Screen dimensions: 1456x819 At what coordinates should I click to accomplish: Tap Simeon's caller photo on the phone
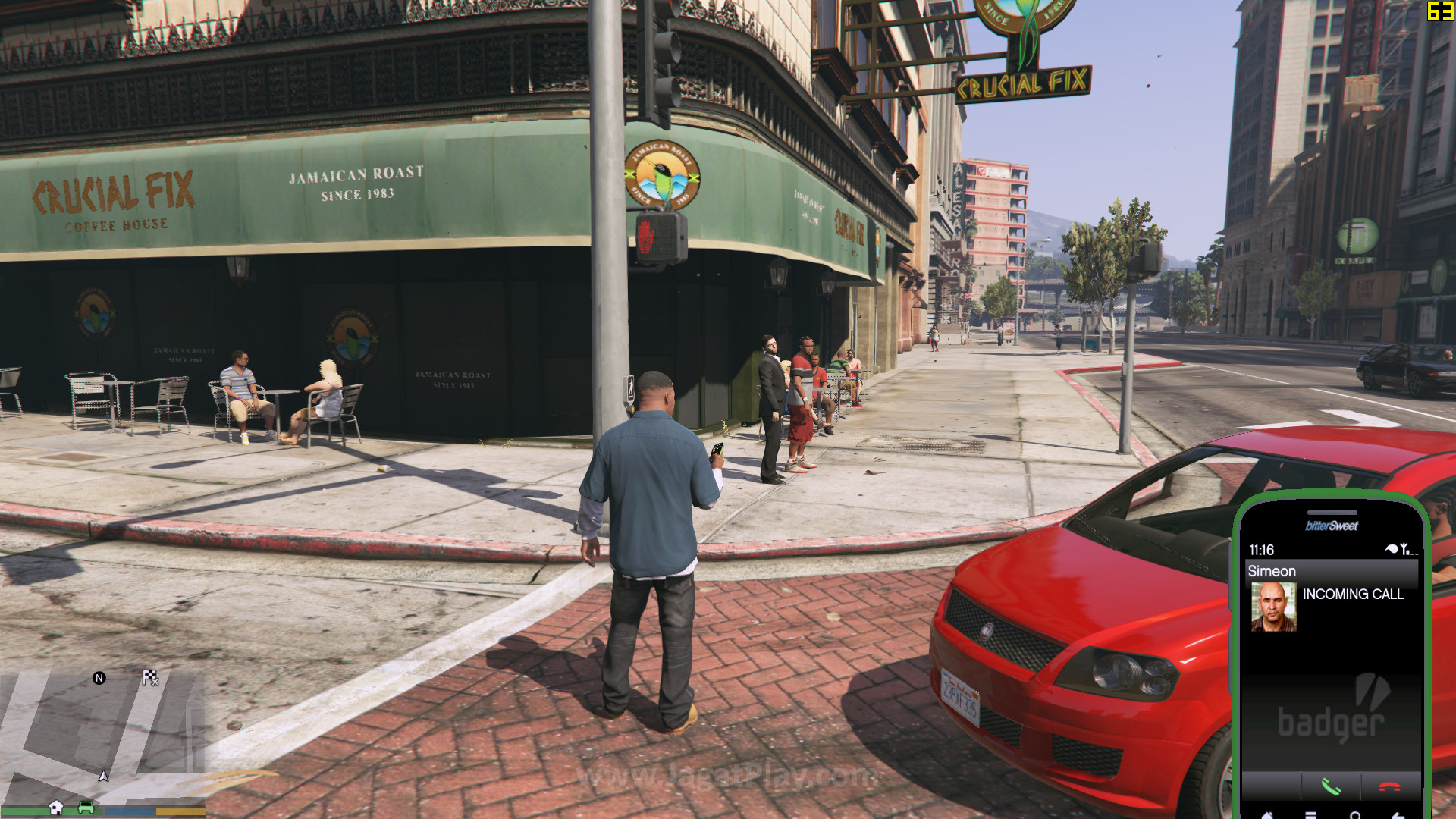(x=1273, y=607)
